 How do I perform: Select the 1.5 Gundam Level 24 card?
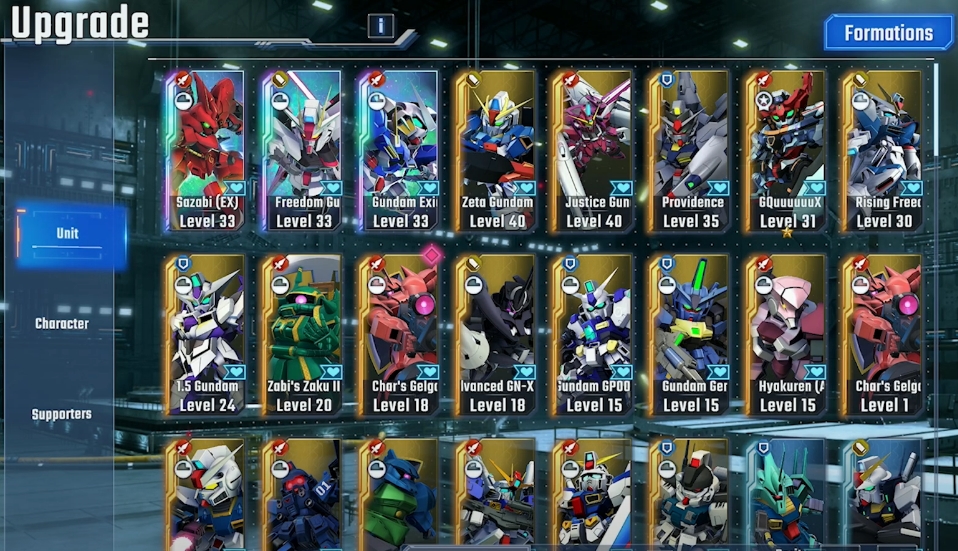tap(205, 334)
